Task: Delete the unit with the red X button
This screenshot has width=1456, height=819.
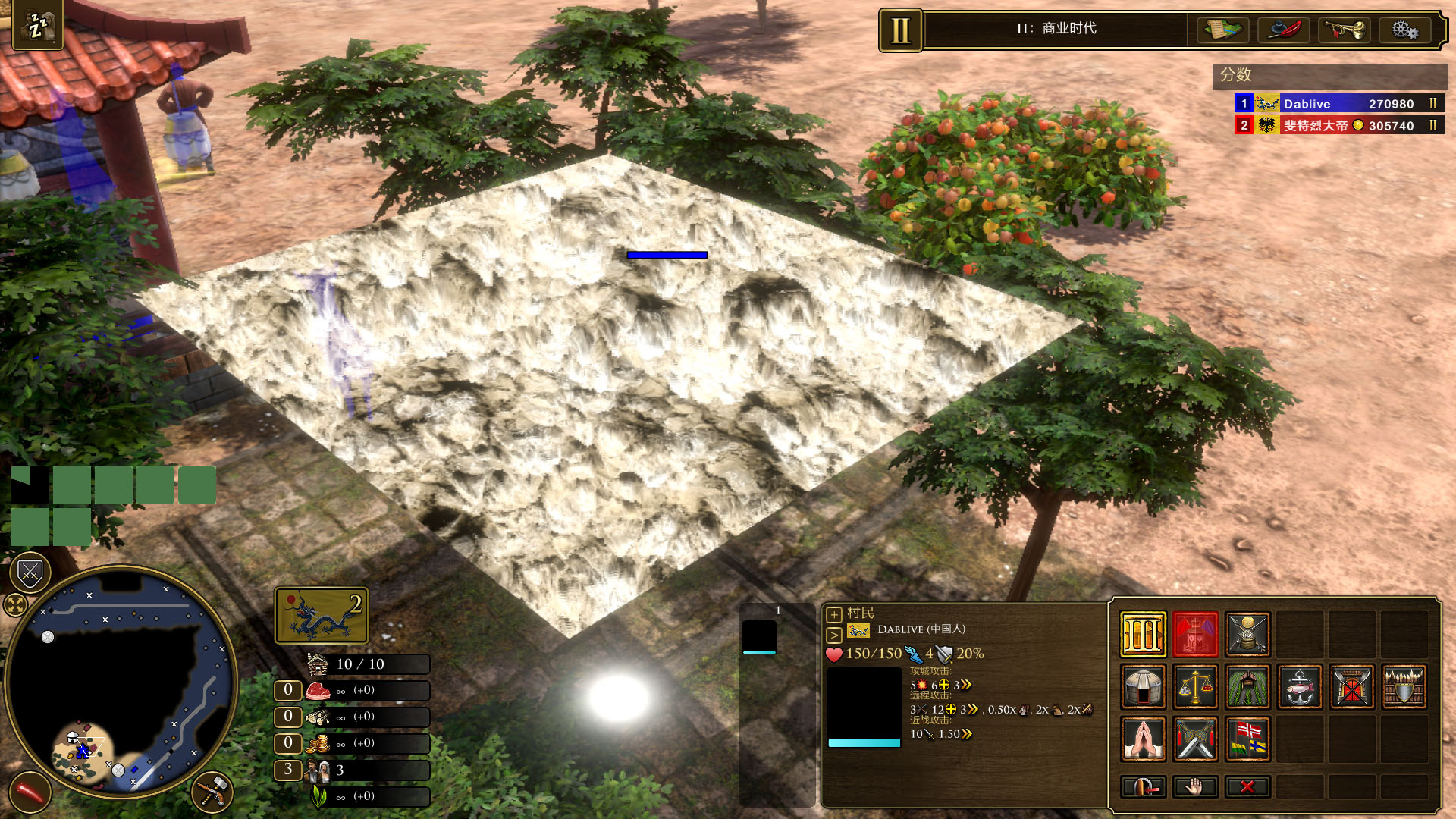Action: (x=1247, y=786)
